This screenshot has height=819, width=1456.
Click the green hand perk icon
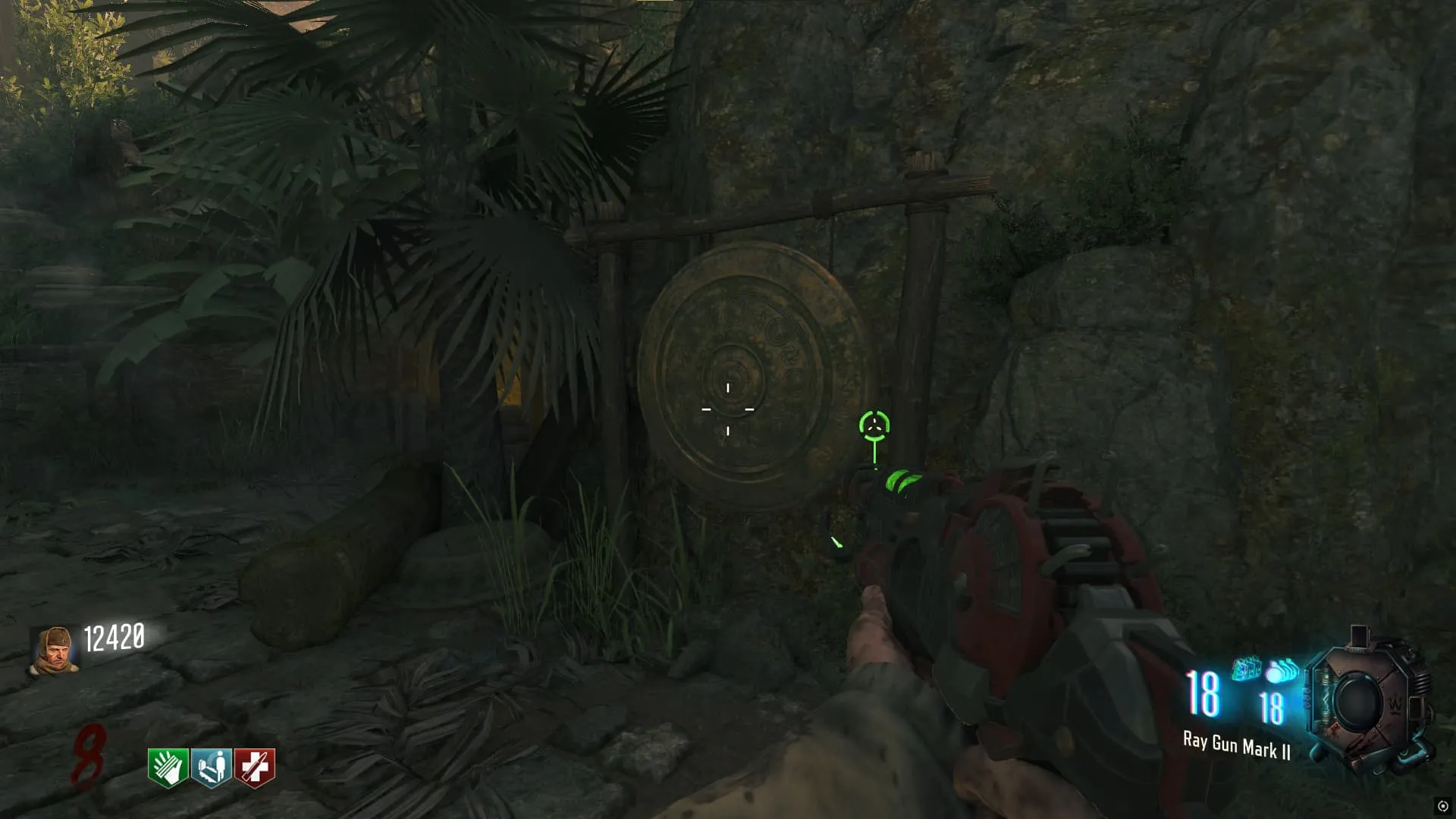point(168,767)
